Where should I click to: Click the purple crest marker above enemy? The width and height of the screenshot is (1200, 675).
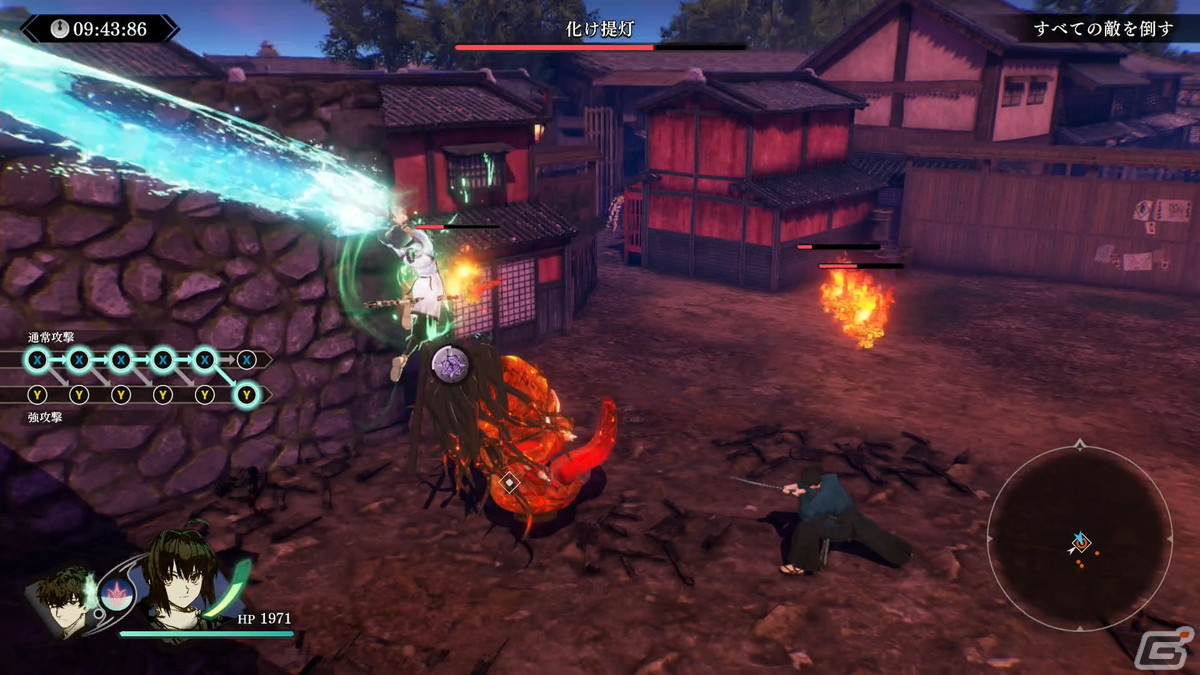450,362
